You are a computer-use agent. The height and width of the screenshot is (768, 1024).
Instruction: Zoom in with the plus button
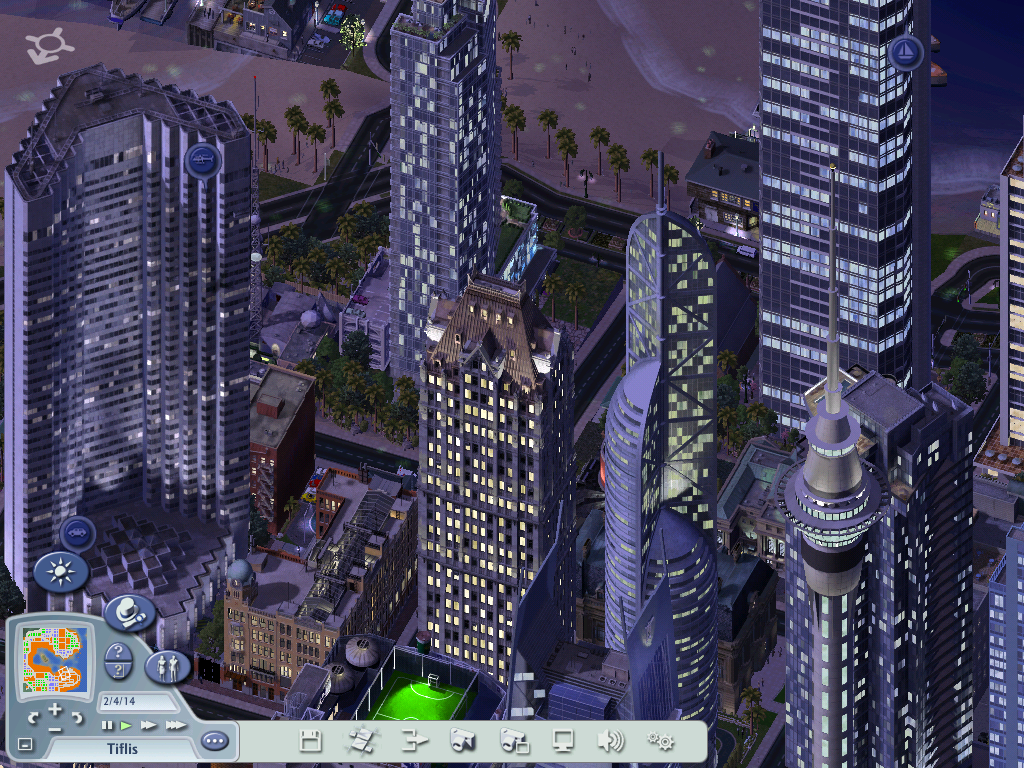pyautogui.click(x=56, y=711)
